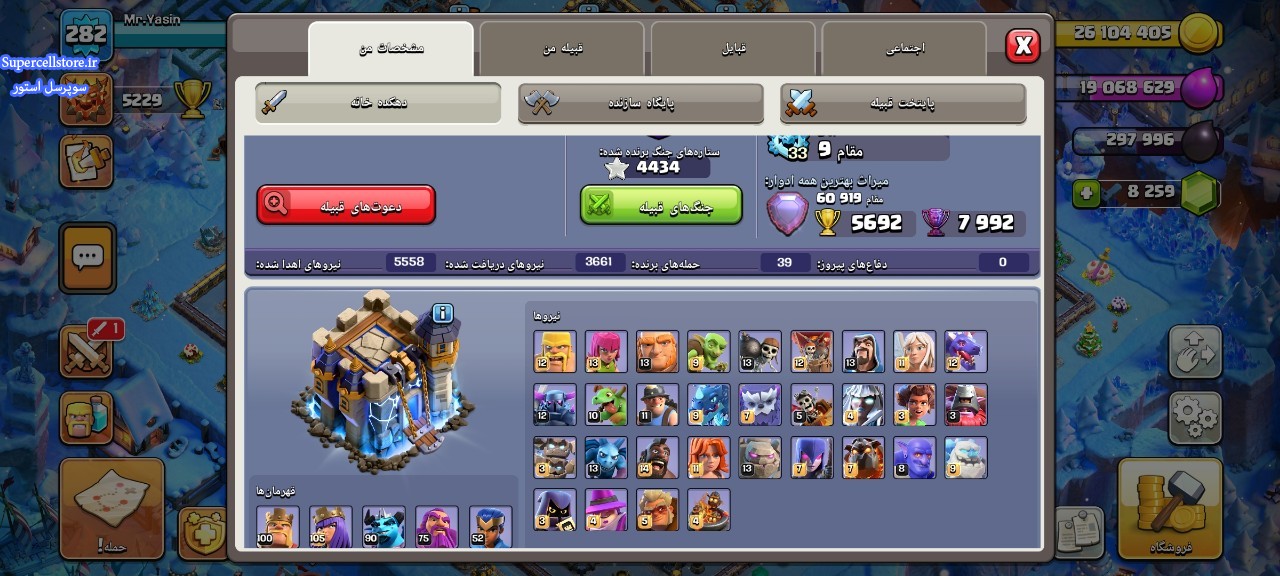Open the crossed swords clan war icon
The width and height of the screenshot is (1280, 576).
(x=88, y=351)
